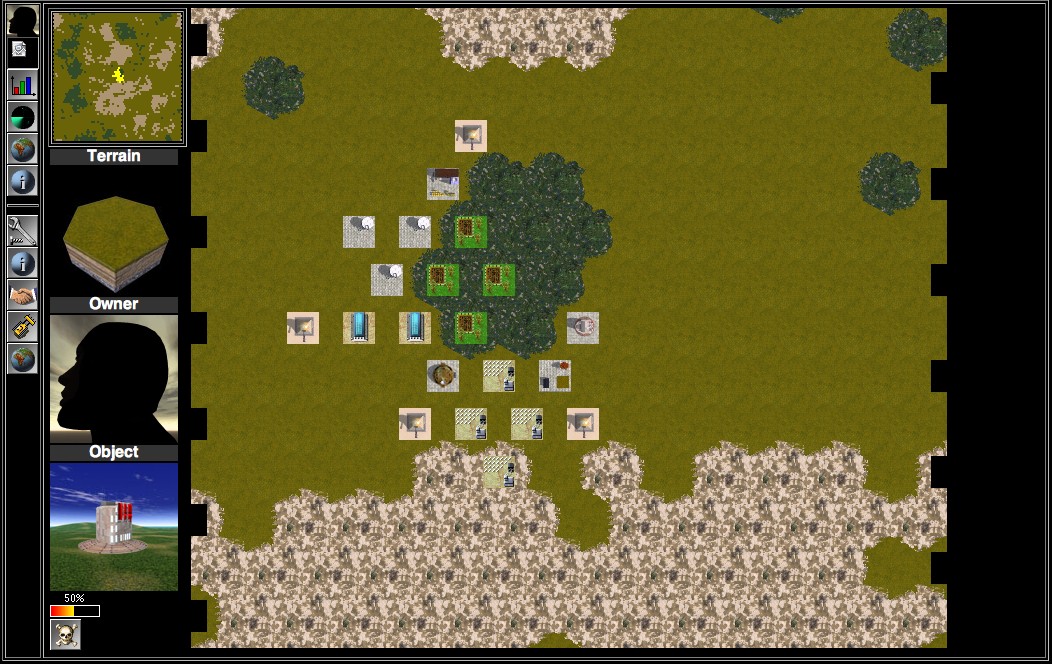Open the bar chart statistics icon
The width and height of the screenshot is (1052, 664).
pyautogui.click(x=22, y=84)
